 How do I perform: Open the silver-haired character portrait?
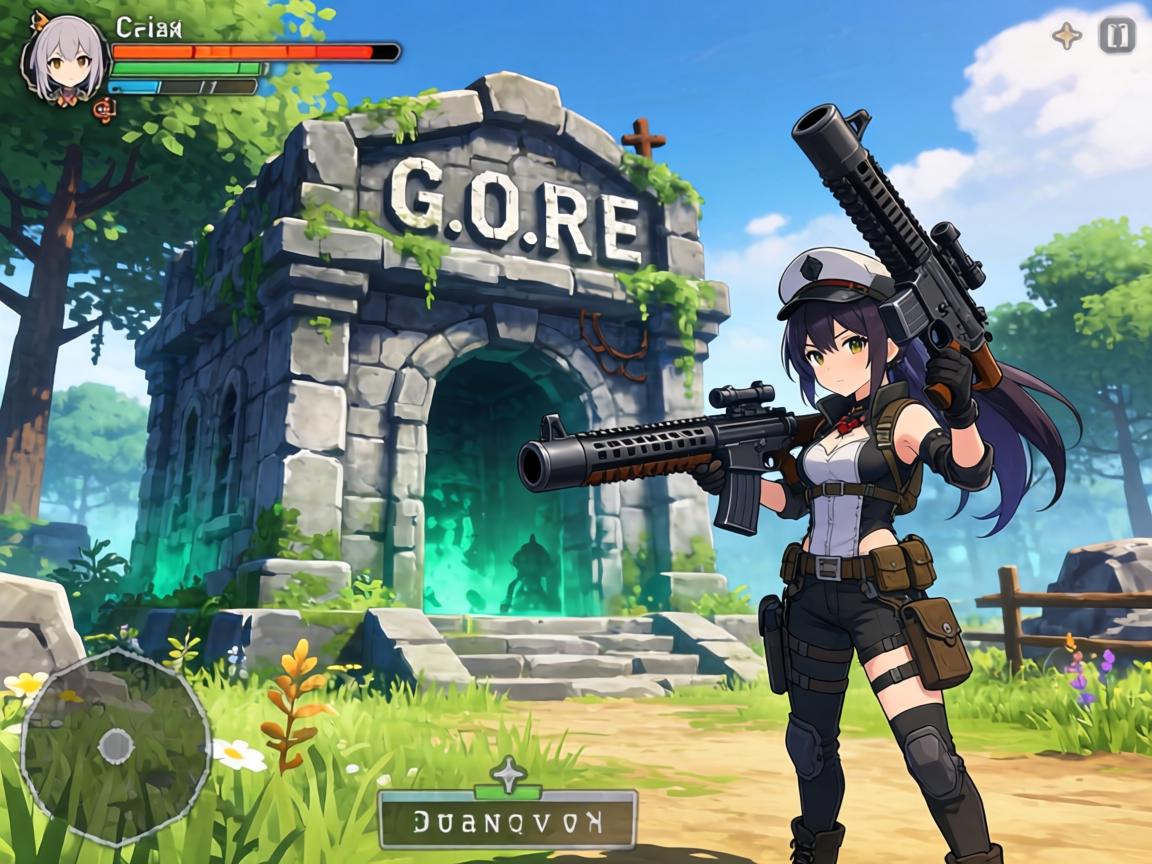point(65,60)
